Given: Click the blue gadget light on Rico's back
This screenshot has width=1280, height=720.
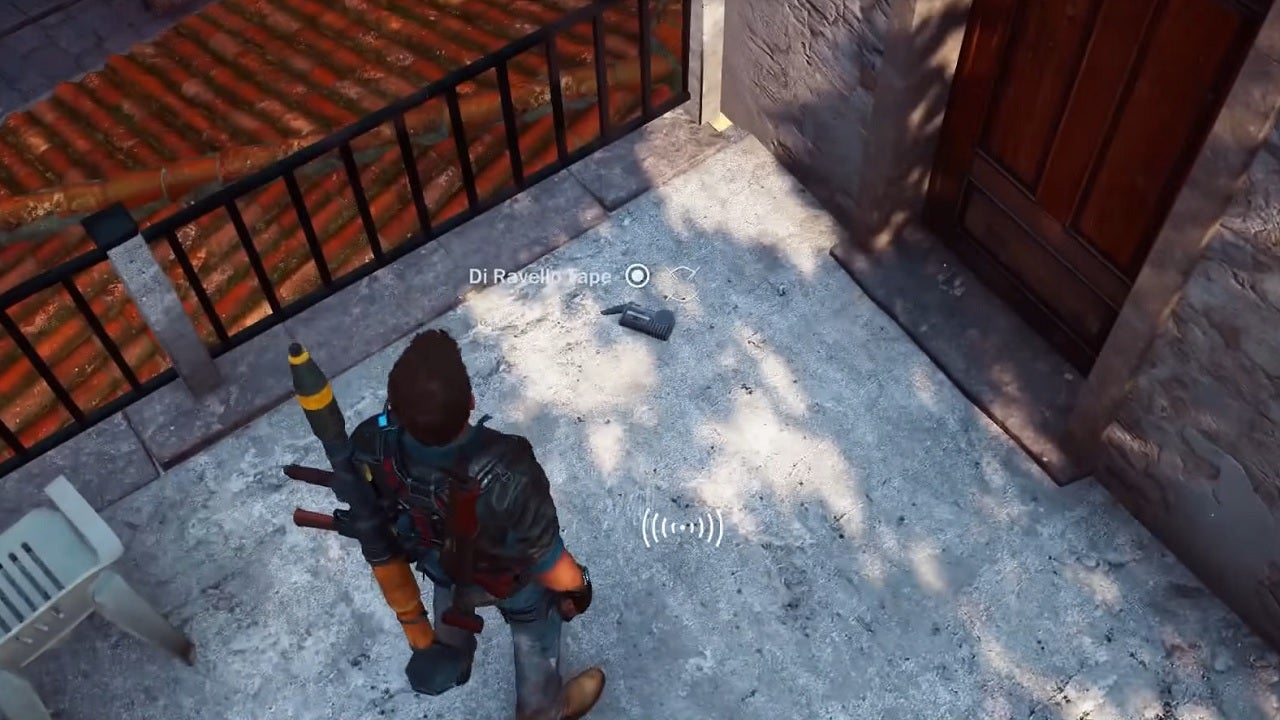Looking at the screenshot, I should 382,419.
